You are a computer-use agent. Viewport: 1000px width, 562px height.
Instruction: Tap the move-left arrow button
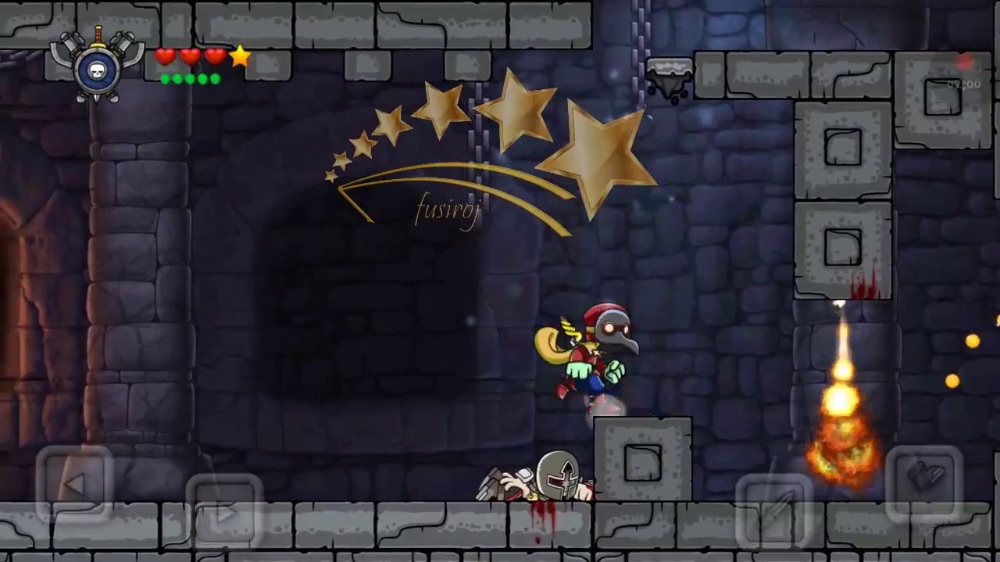[x=74, y=484]
